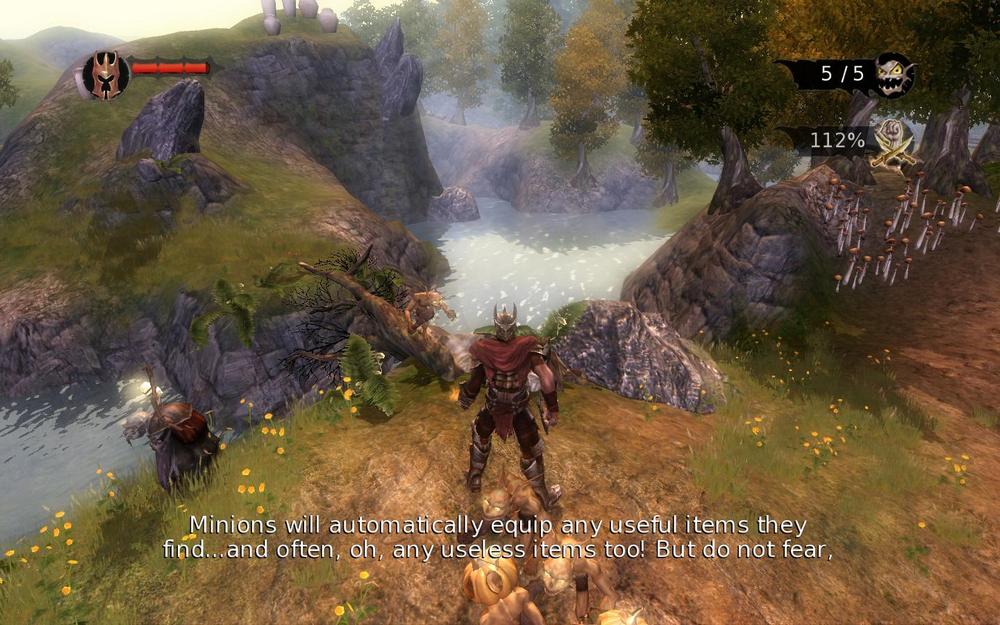Screen dimensions: 1000x625
Task: Click the crossed swords skull icon
Action: click(893, 141)
